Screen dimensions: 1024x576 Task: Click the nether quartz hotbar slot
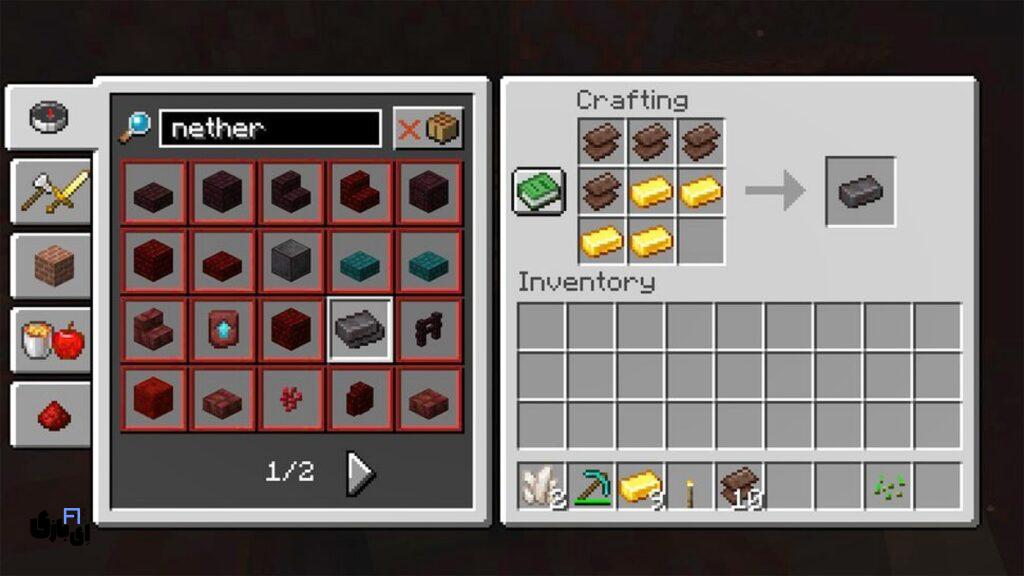[542, 487]
